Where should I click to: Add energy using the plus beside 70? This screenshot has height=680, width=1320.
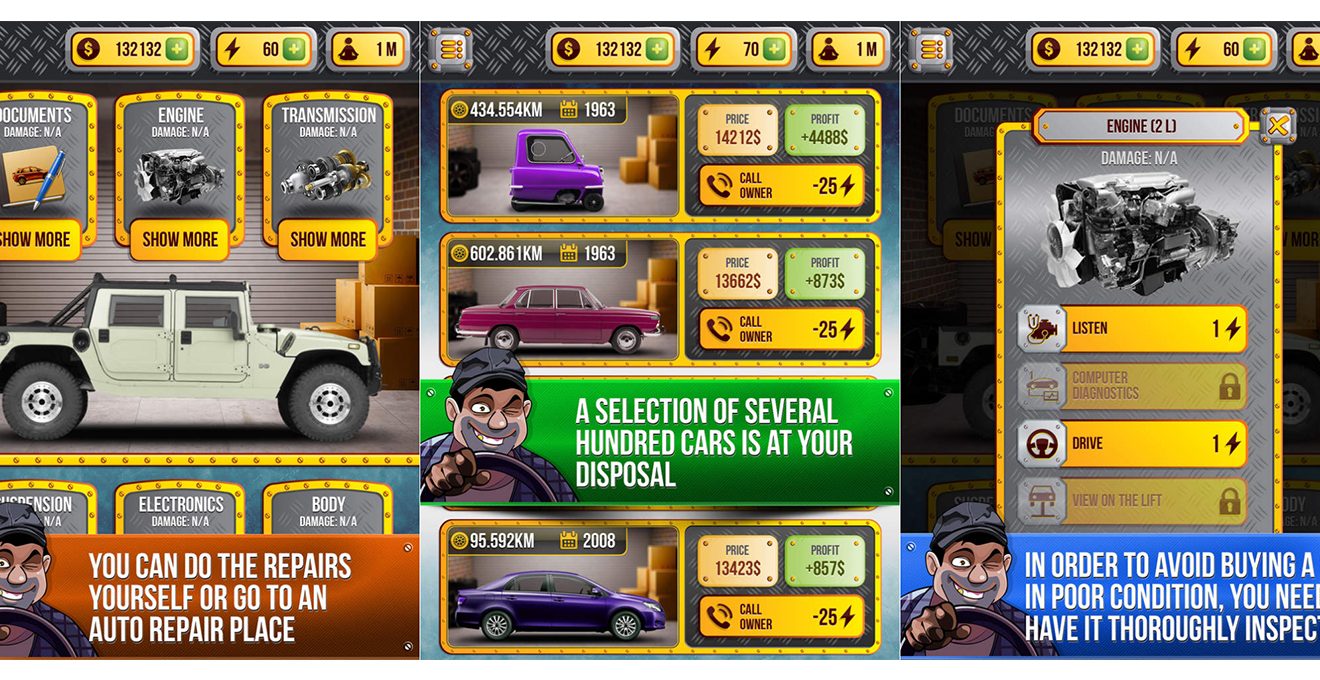point(775,50)
